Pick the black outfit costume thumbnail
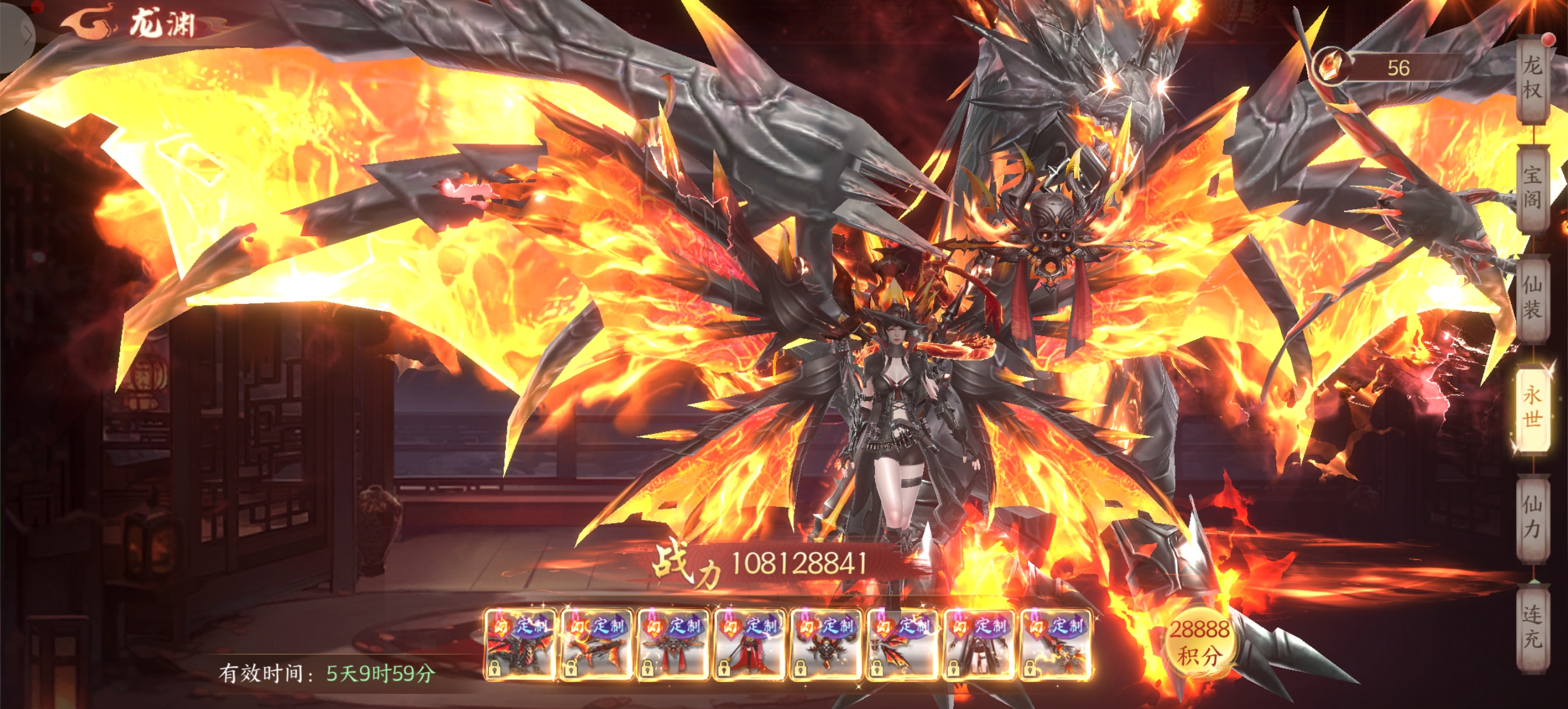 click(x=979, y=645)
